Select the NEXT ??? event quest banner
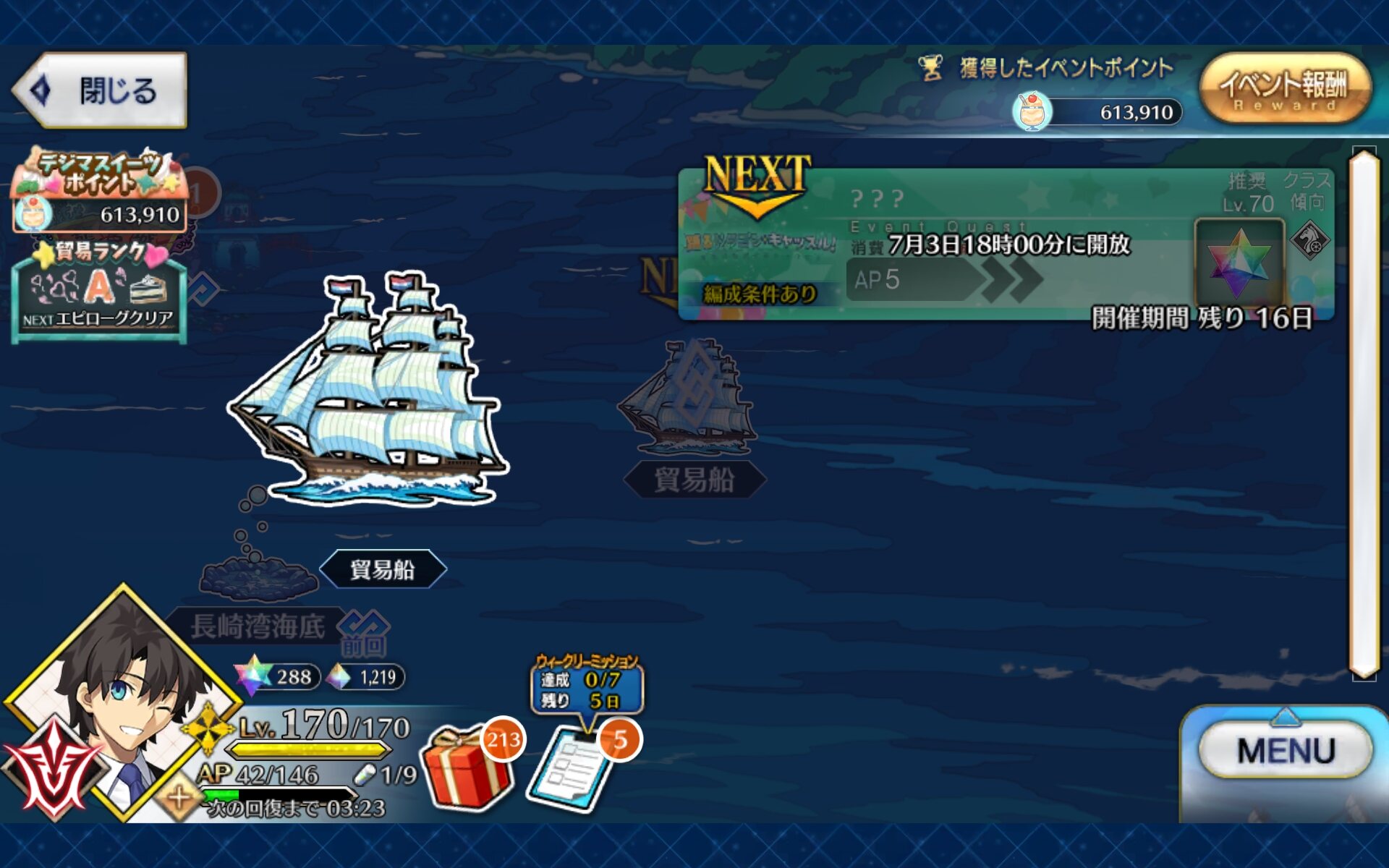Screen dimensions: 1389x868 coord(1006,246)
